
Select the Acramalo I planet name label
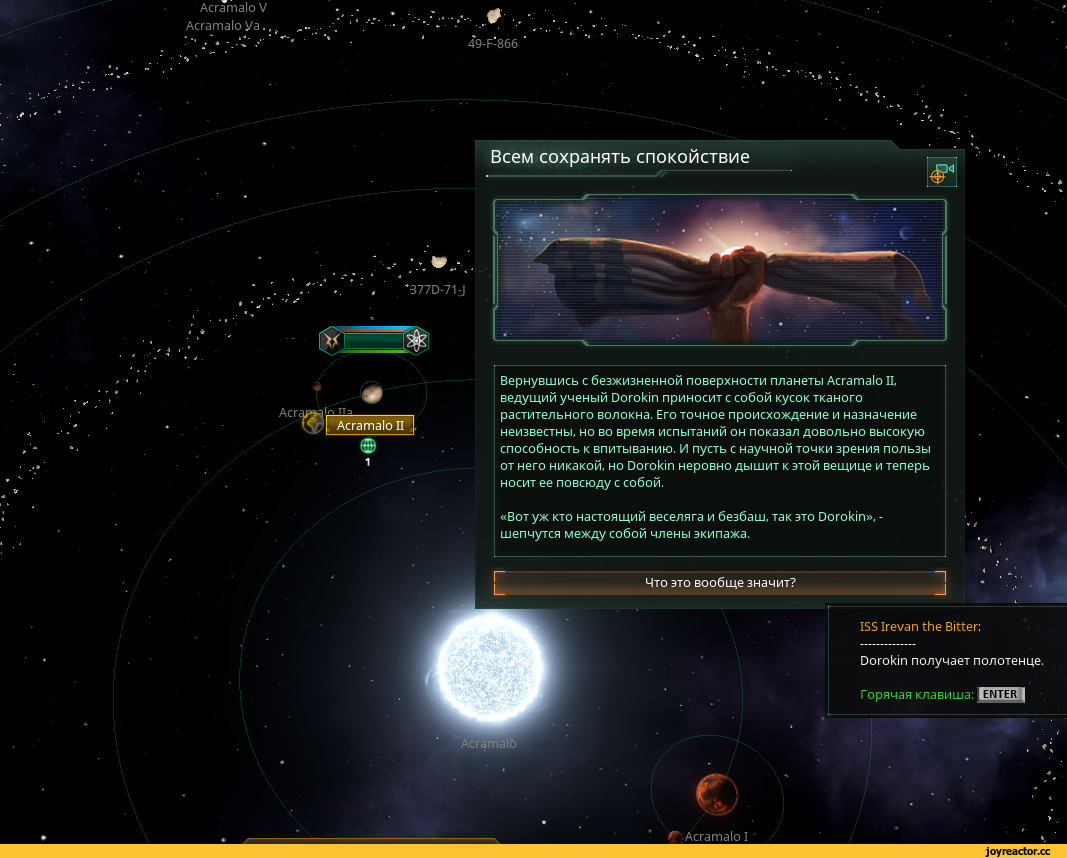point(716,836)
